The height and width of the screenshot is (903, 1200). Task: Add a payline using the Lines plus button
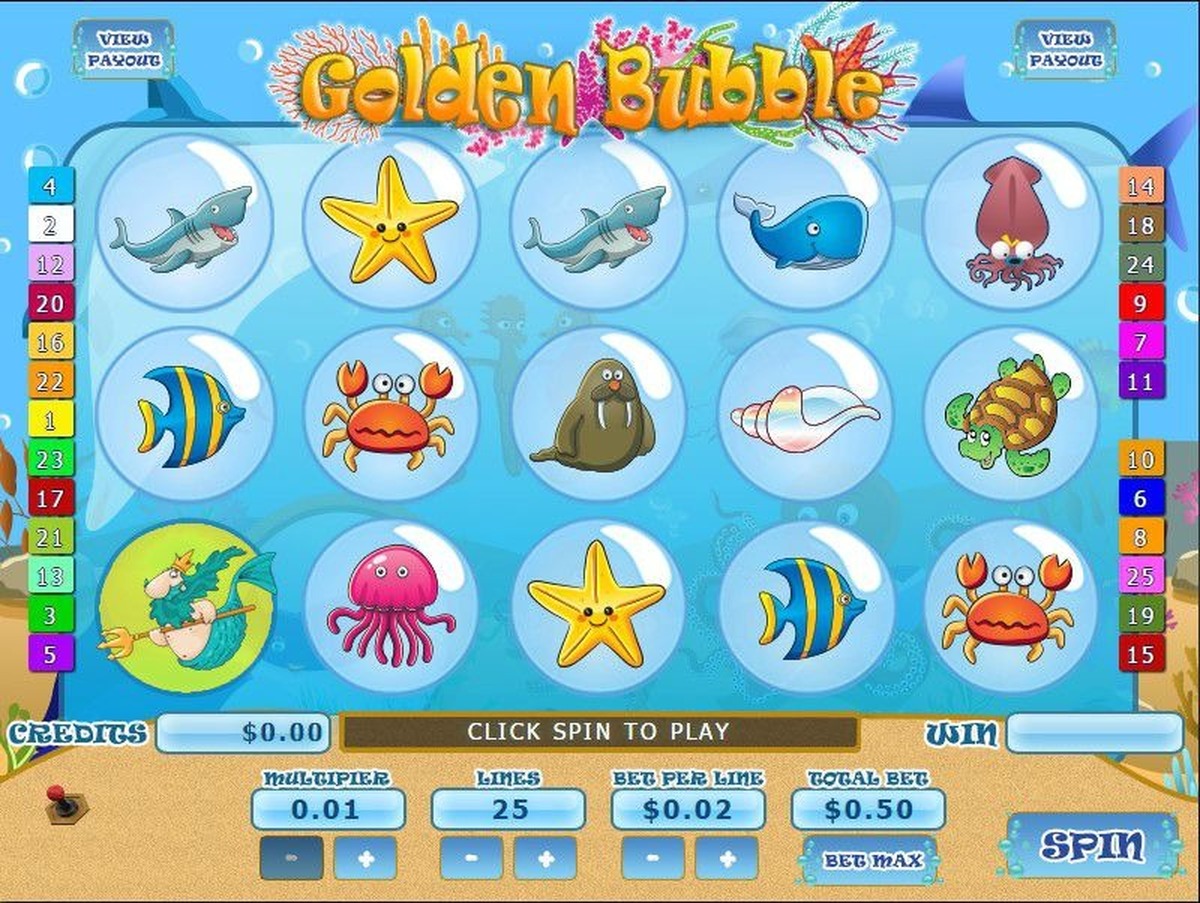point(545,858)
